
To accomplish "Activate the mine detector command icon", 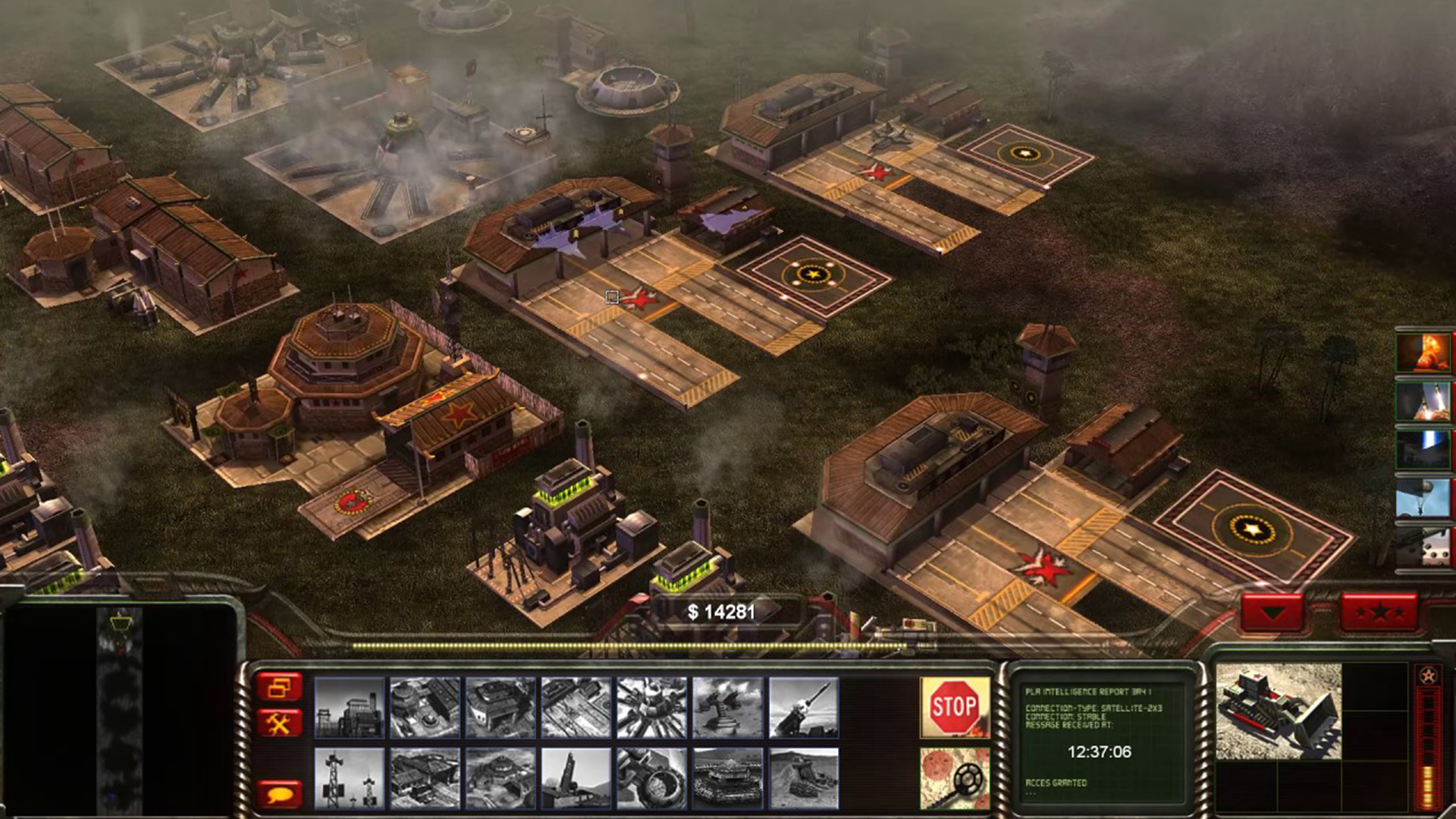I will 954,778.
